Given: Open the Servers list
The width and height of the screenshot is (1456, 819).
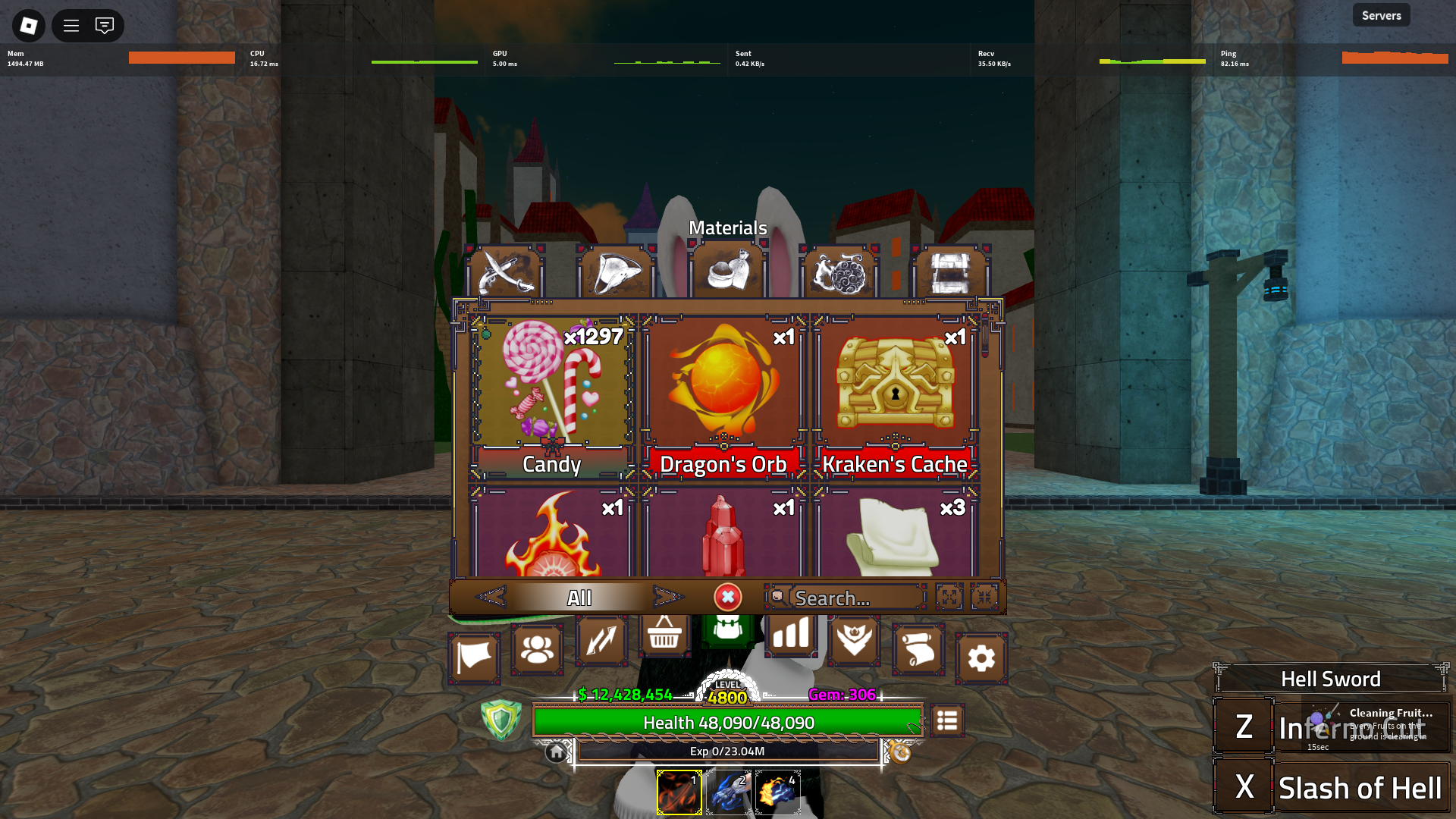Looking at the screenshot, I should click(x=1381, y=15).
